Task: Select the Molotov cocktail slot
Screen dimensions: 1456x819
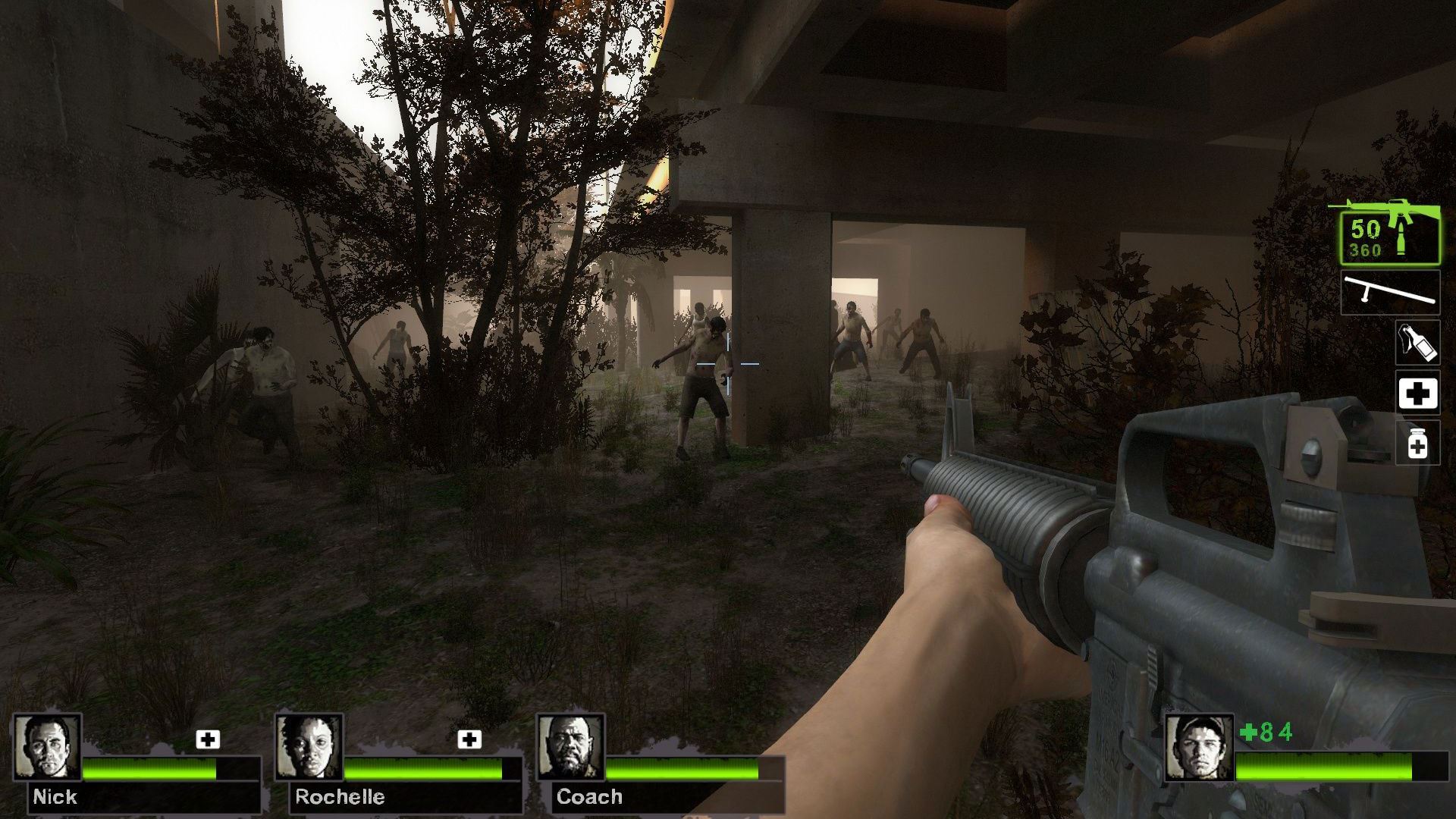Action: coord(1417,343)
